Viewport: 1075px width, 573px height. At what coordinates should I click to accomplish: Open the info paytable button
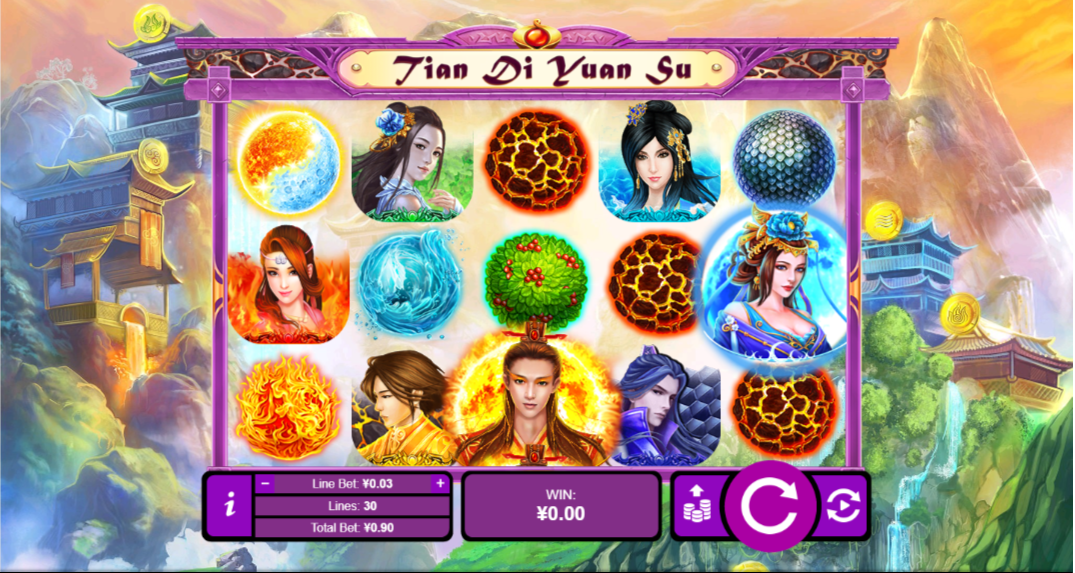click(231, 506)
